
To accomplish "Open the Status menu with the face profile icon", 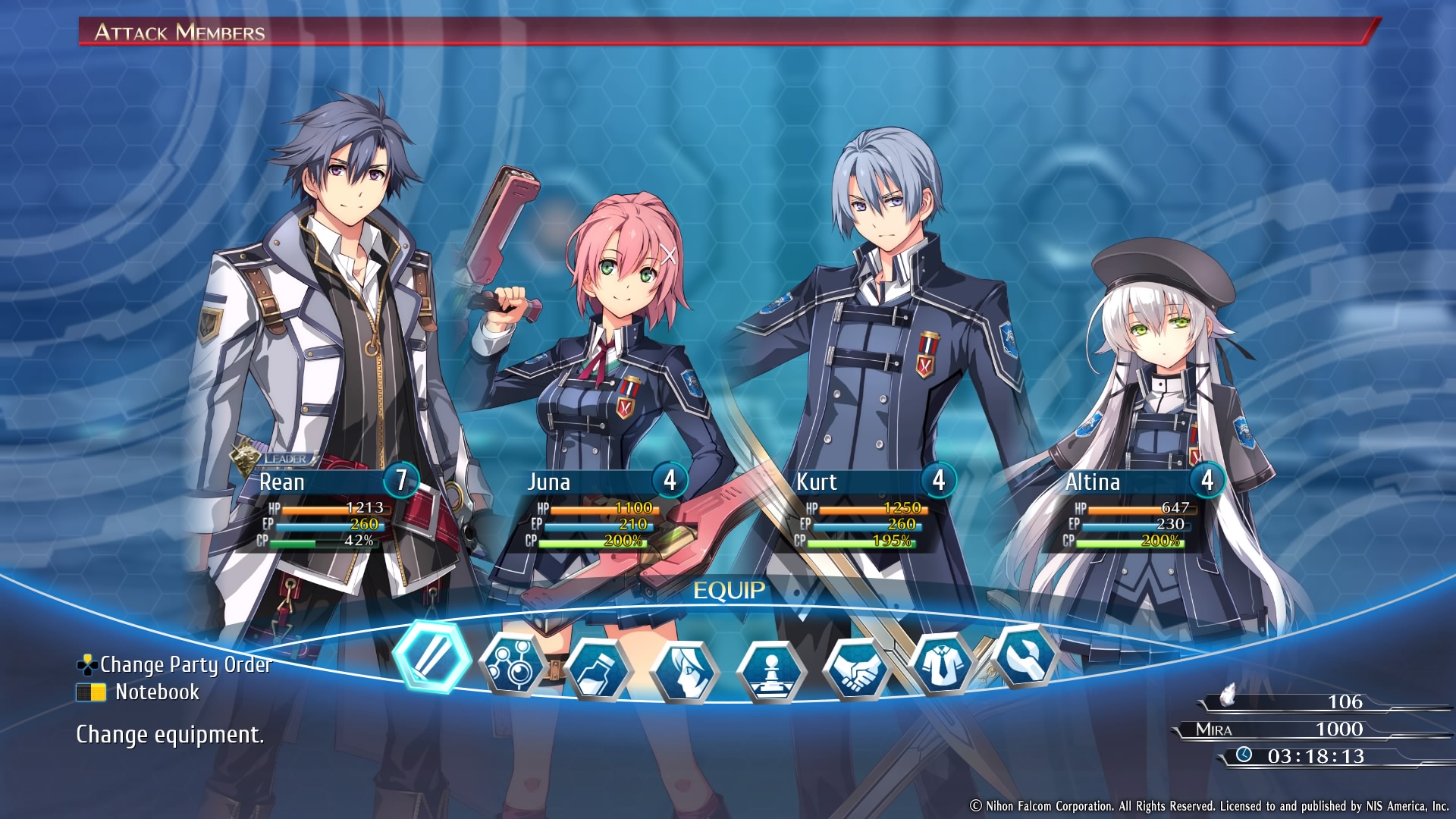I will click(x=684, y=671).
